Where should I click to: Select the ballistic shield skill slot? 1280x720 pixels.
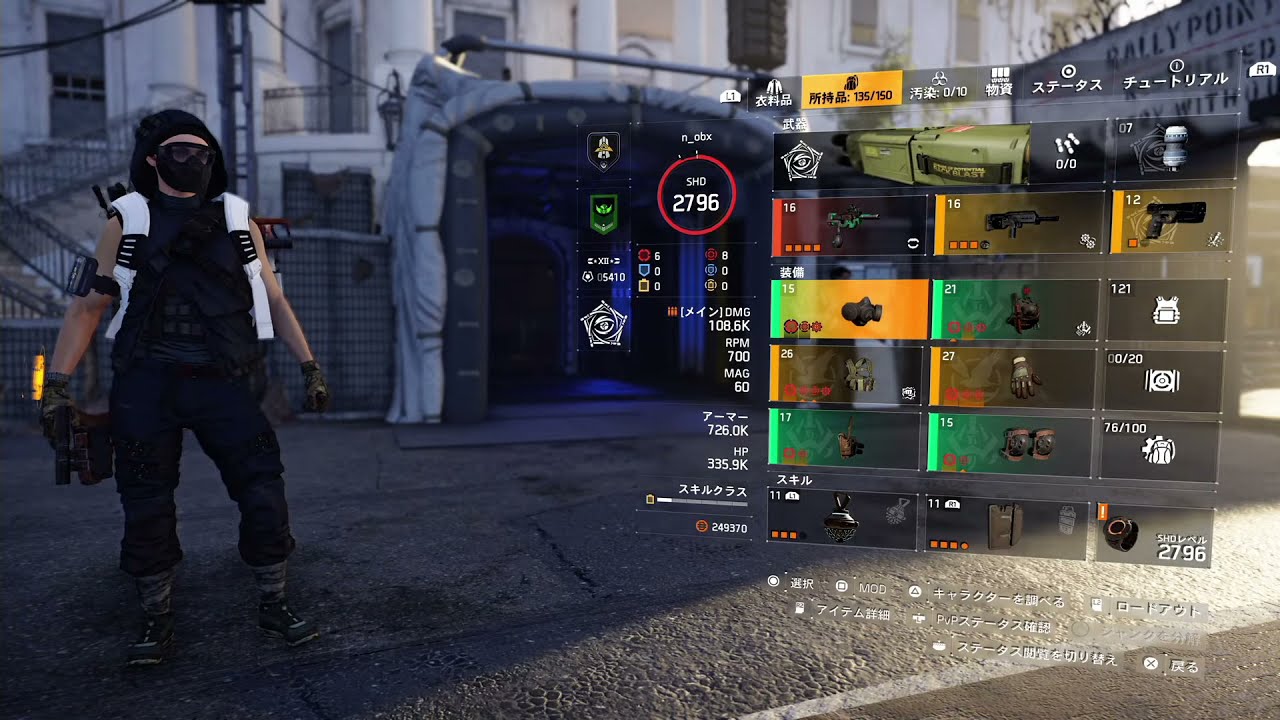coord(1005,523)
